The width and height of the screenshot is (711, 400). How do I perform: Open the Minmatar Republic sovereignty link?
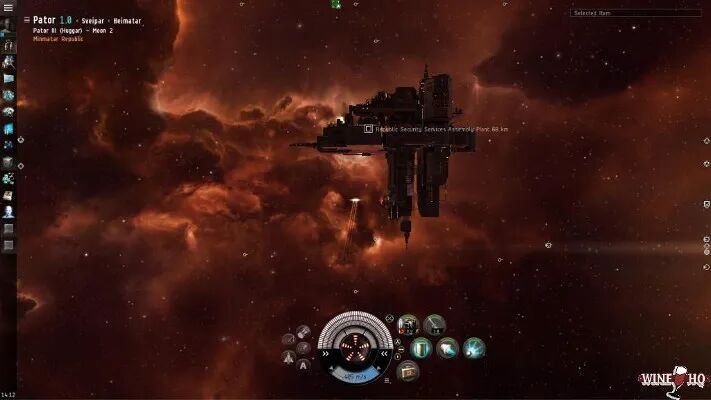(48, 39)
